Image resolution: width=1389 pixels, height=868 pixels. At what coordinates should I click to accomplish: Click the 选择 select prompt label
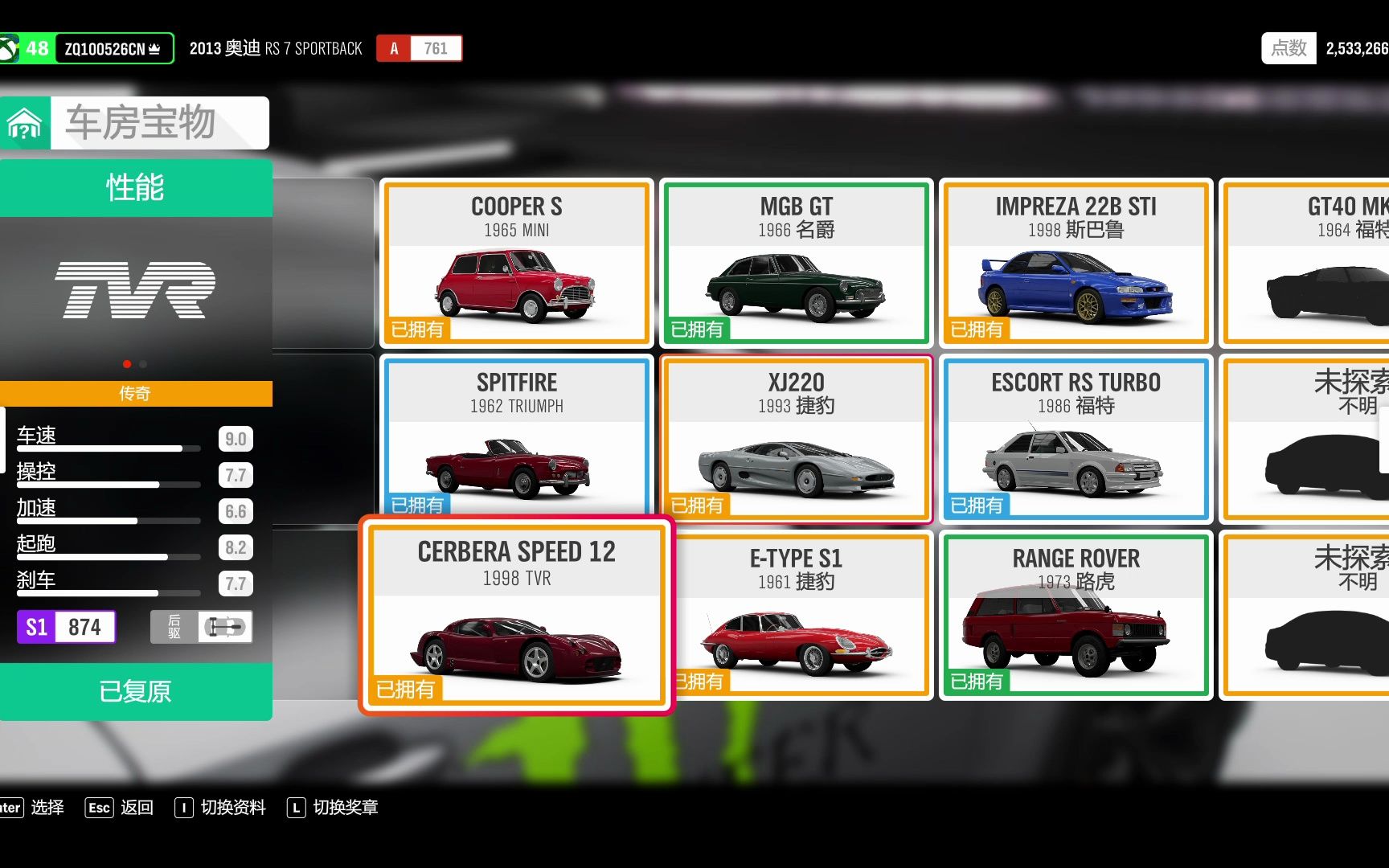[47, 808]
